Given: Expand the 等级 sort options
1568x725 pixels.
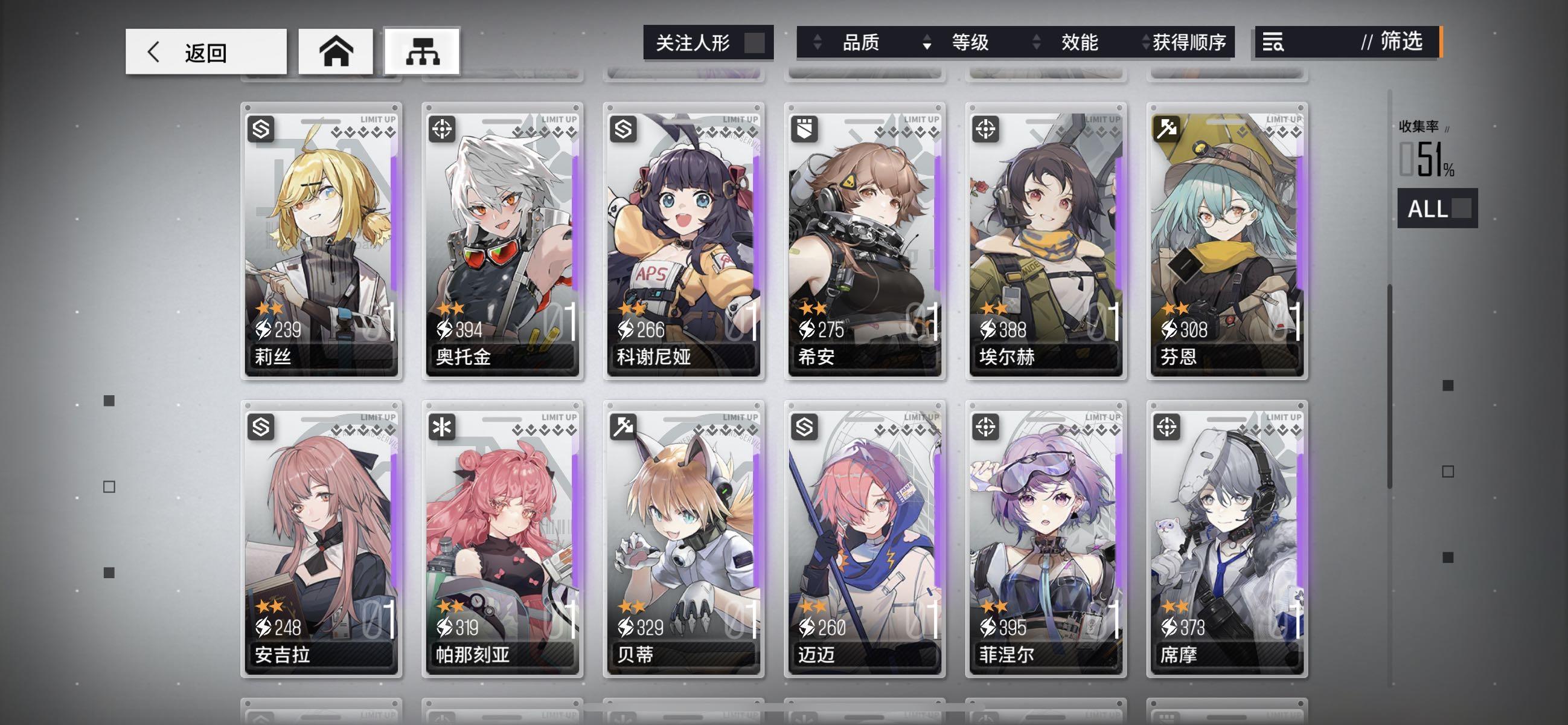Looking at the screenshot, I should coord(927,43).
